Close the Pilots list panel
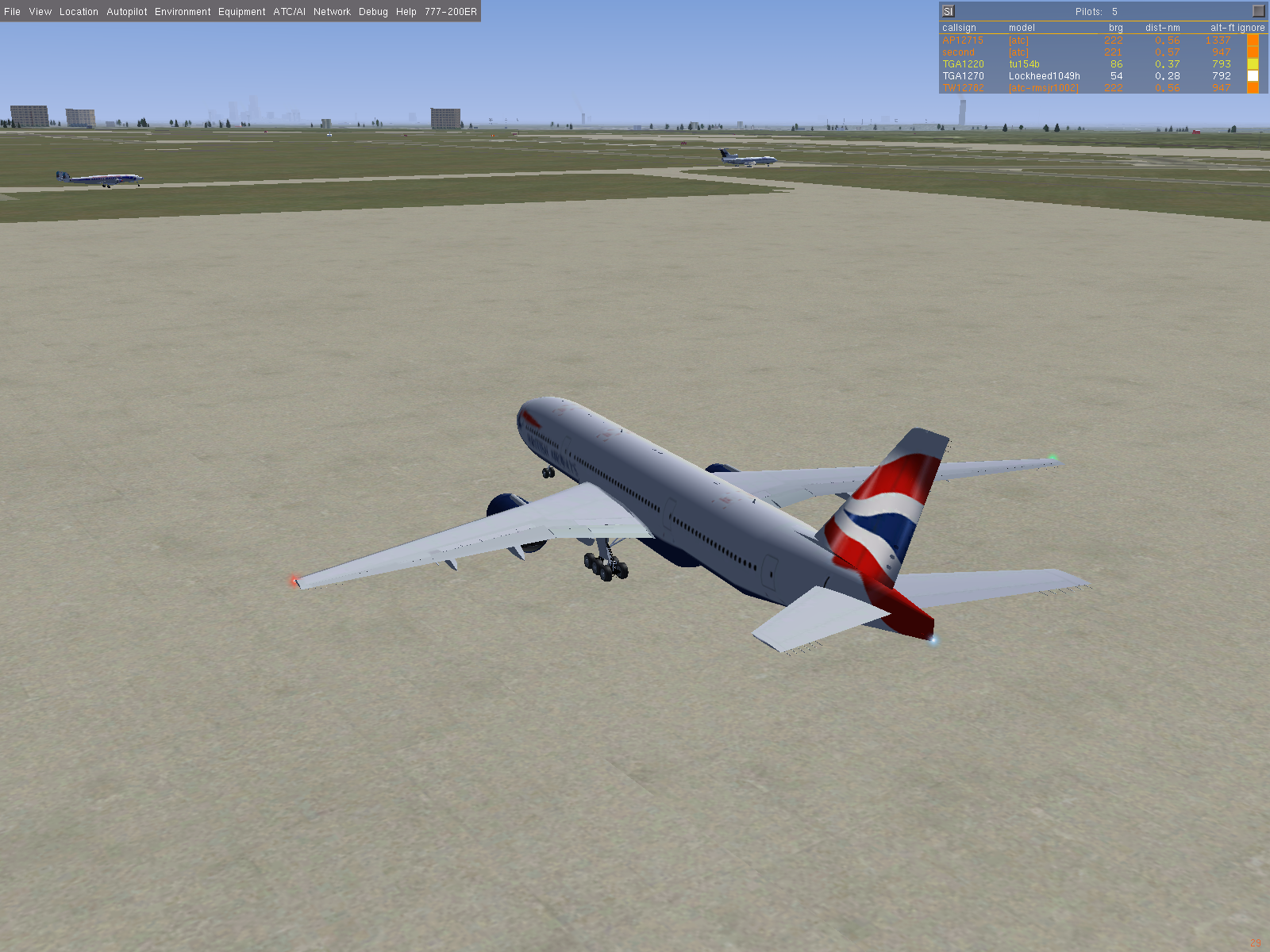1270x952 pixels. 1258,11
